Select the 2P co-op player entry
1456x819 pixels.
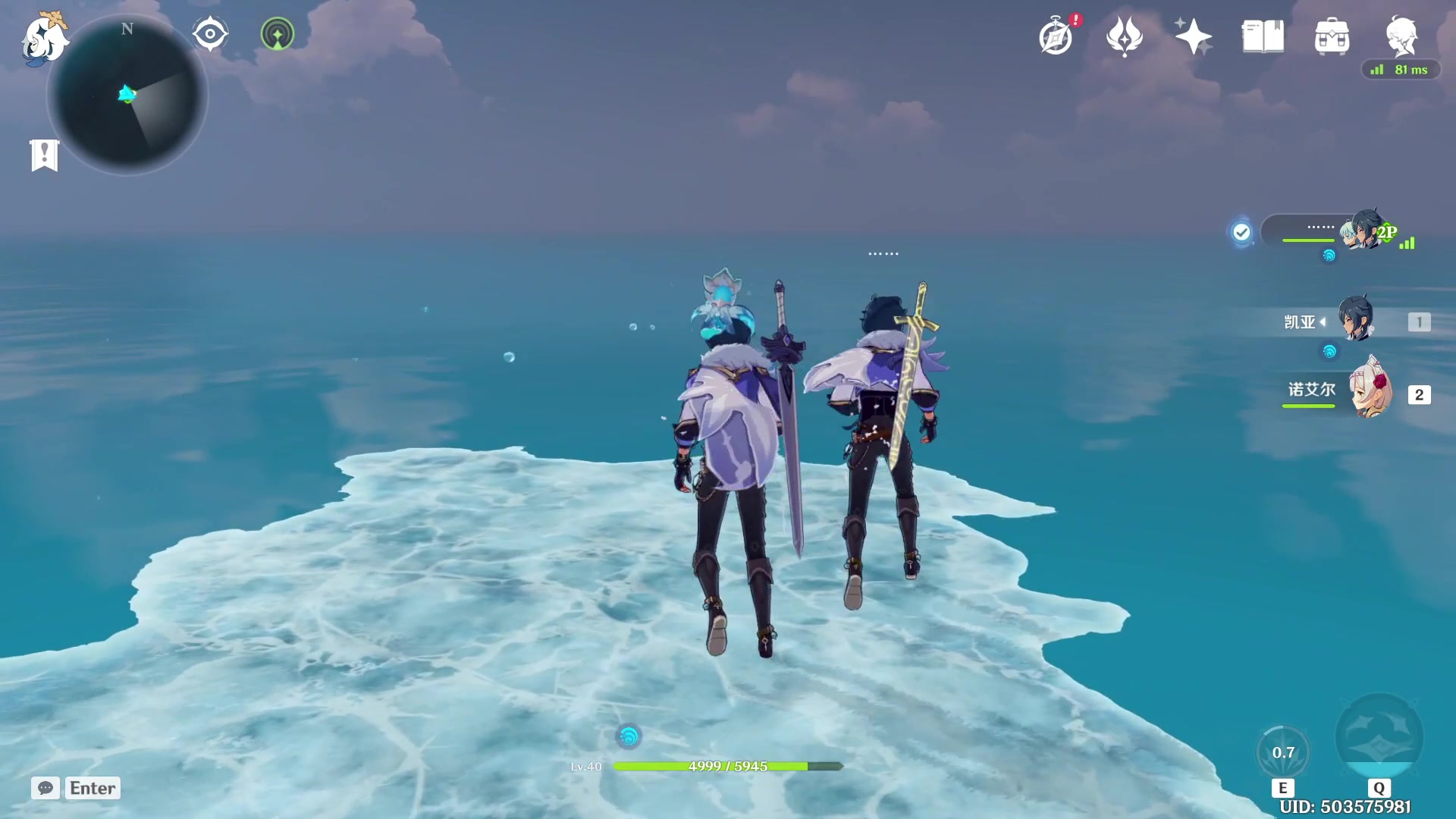pyautogui.click(x=1335, y=231)
